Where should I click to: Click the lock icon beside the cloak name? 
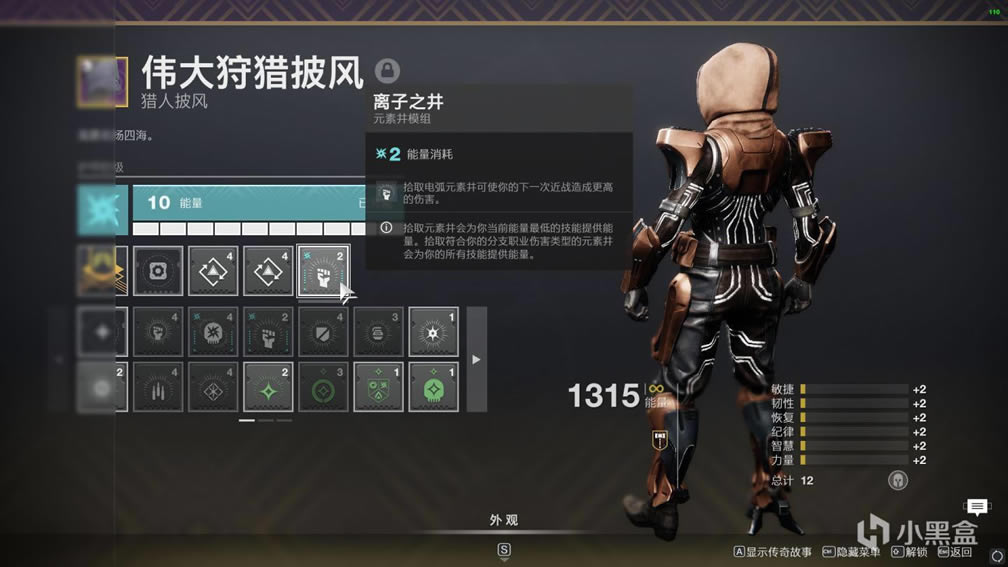point(387,71)
